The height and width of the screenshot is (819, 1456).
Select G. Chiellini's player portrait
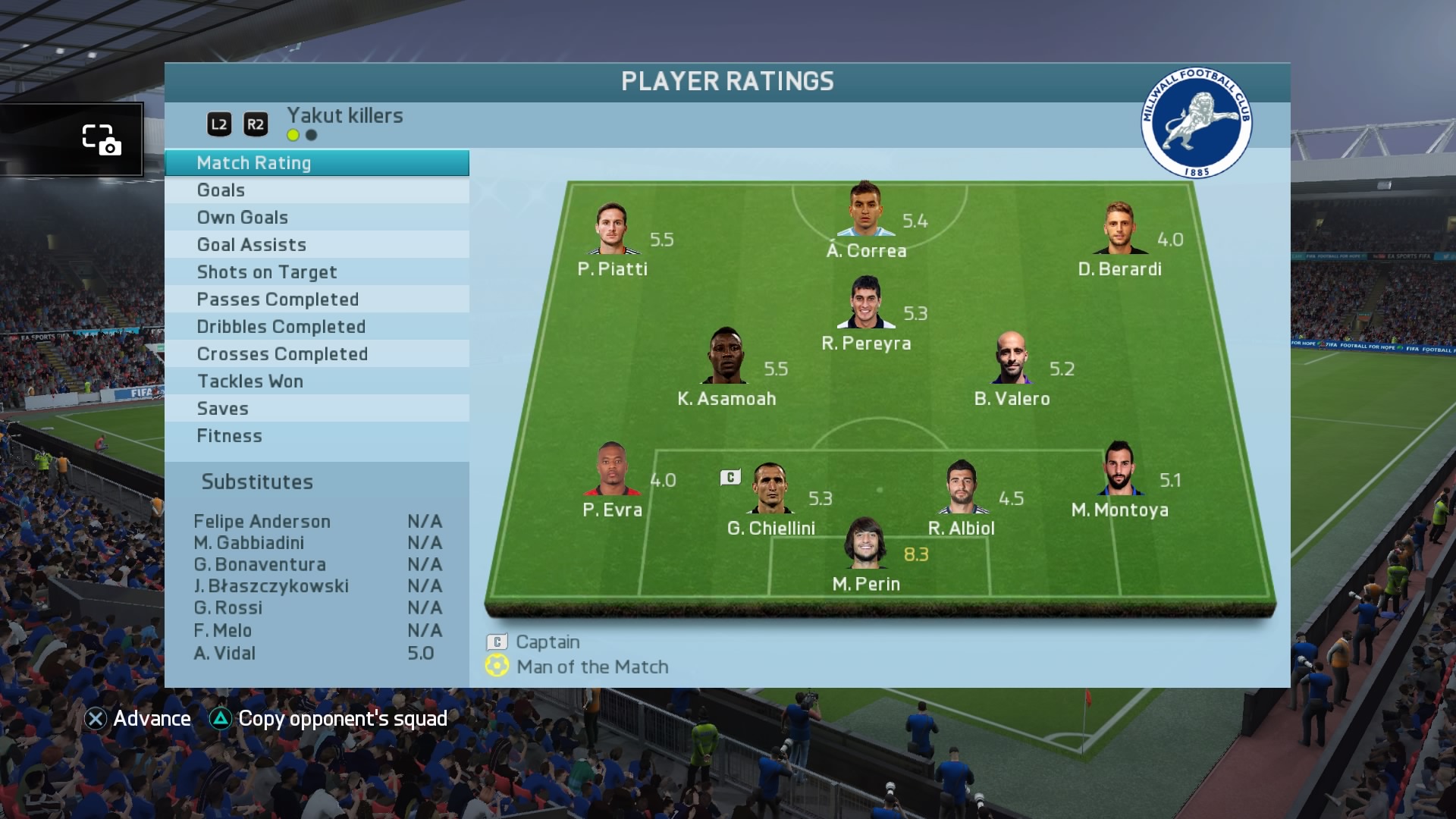[770, 488]
